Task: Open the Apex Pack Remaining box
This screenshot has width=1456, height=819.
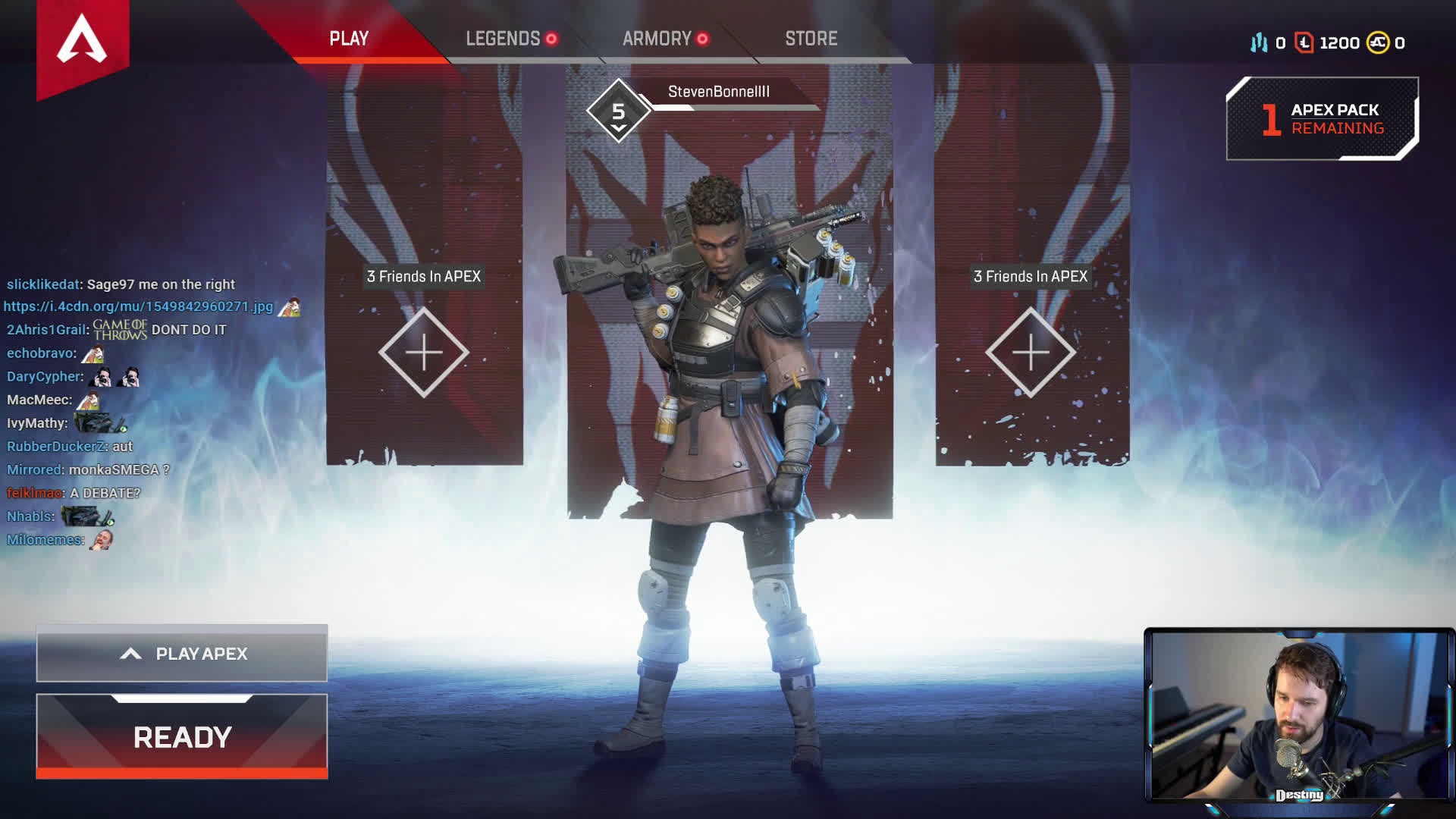Action: pos(1322,119)
